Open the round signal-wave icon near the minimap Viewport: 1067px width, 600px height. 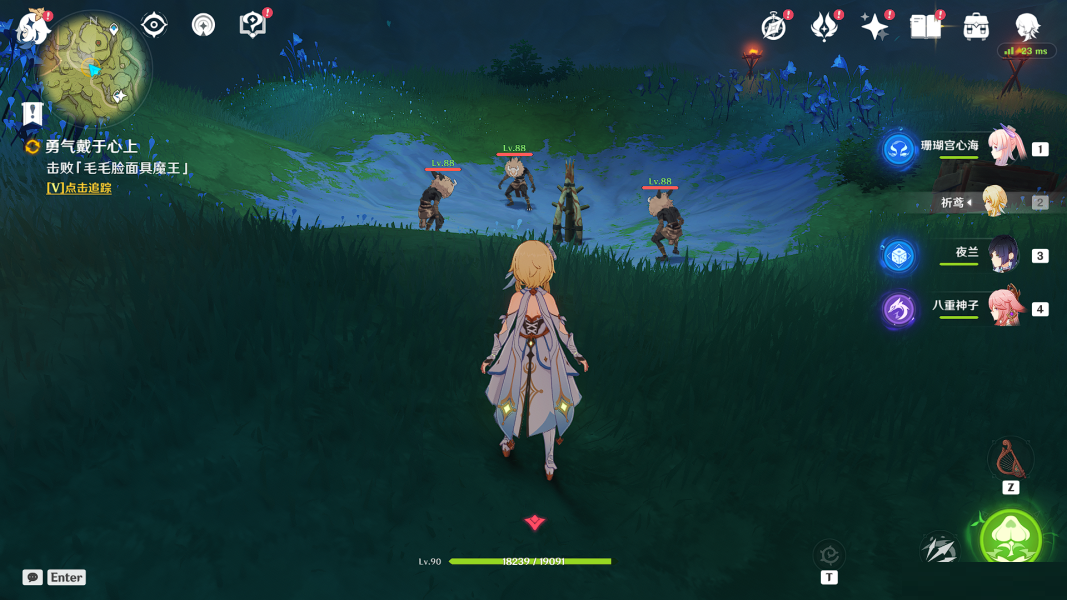[x=203, y=24]
